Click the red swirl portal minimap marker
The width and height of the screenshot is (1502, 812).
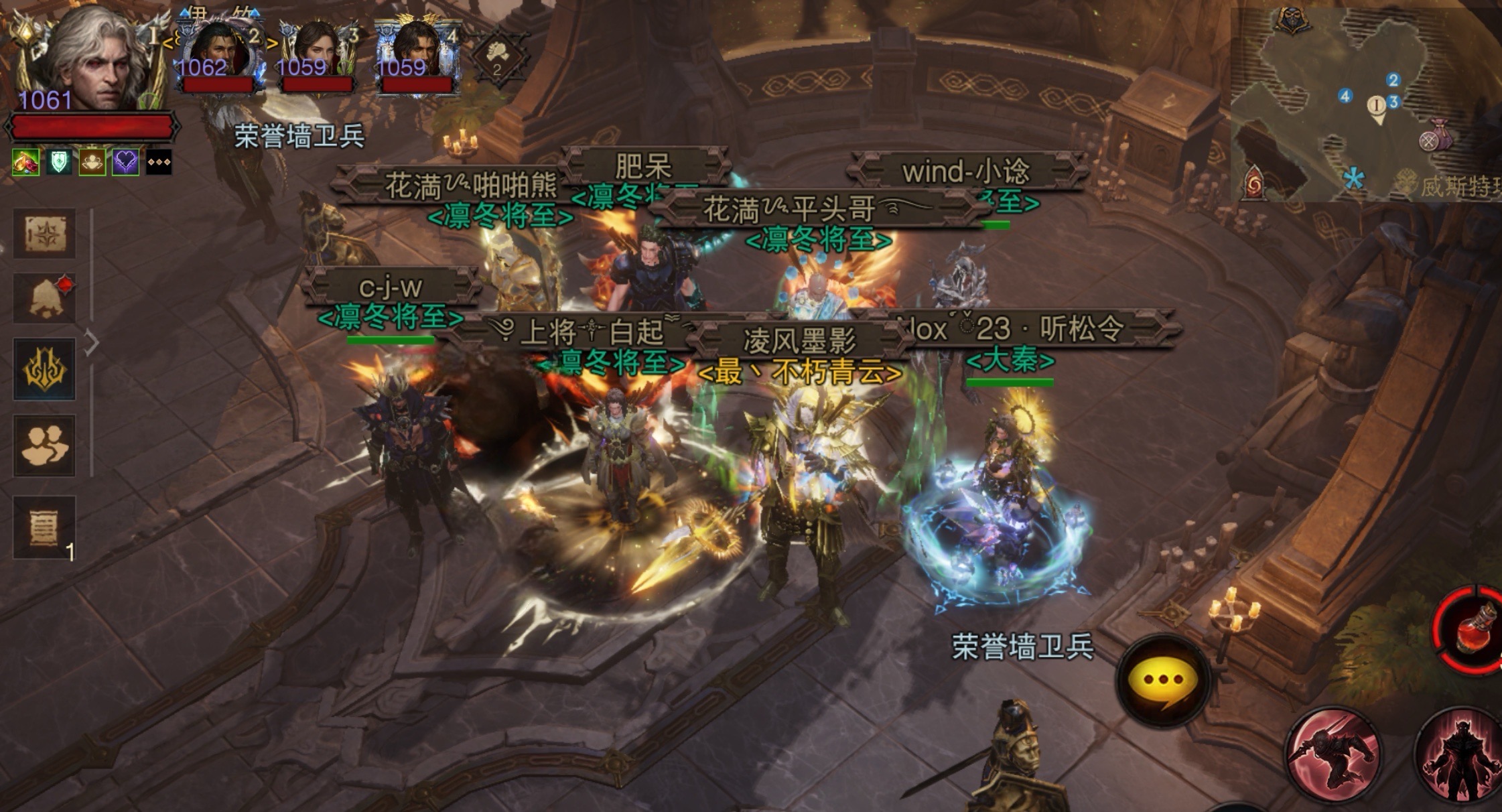pos(1254,184)
